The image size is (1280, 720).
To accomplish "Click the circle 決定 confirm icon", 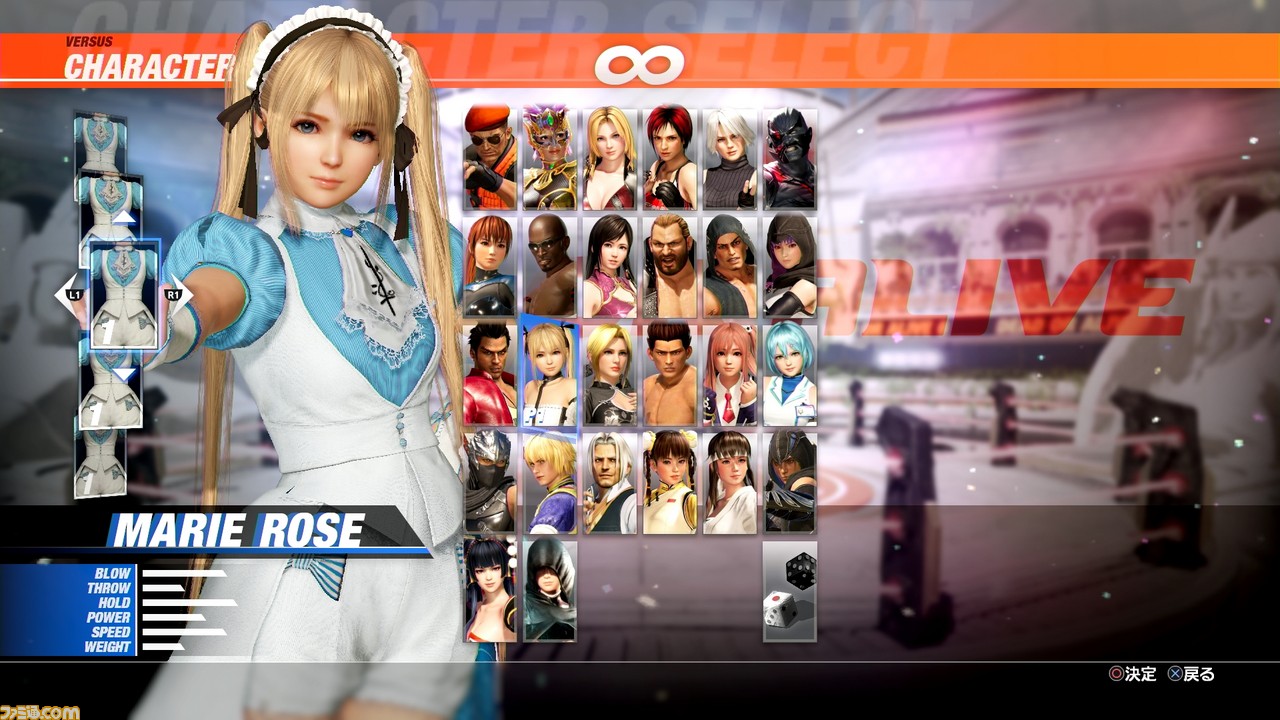I will coord(1114,675).
